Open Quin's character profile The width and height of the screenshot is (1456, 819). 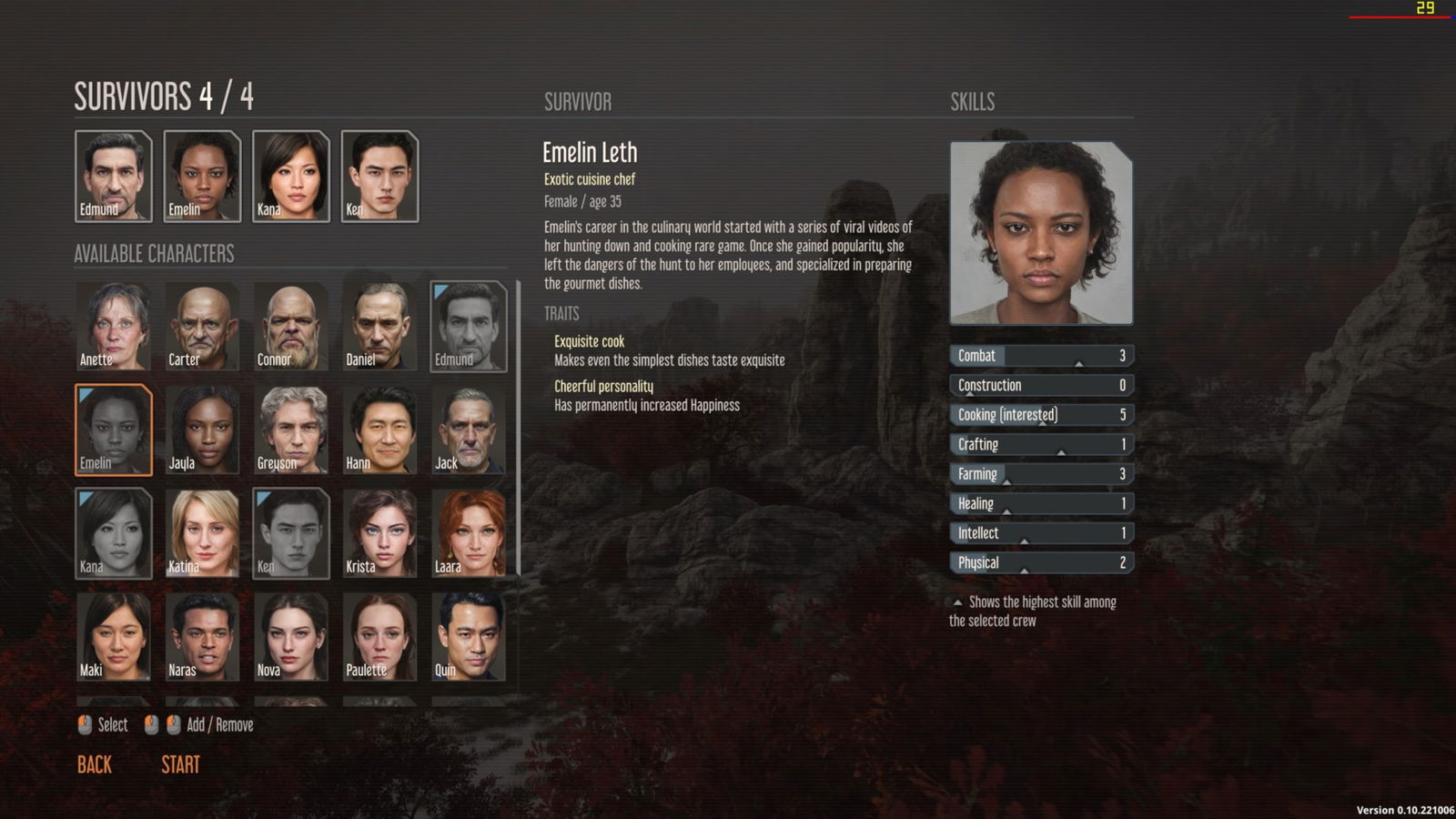469,637
